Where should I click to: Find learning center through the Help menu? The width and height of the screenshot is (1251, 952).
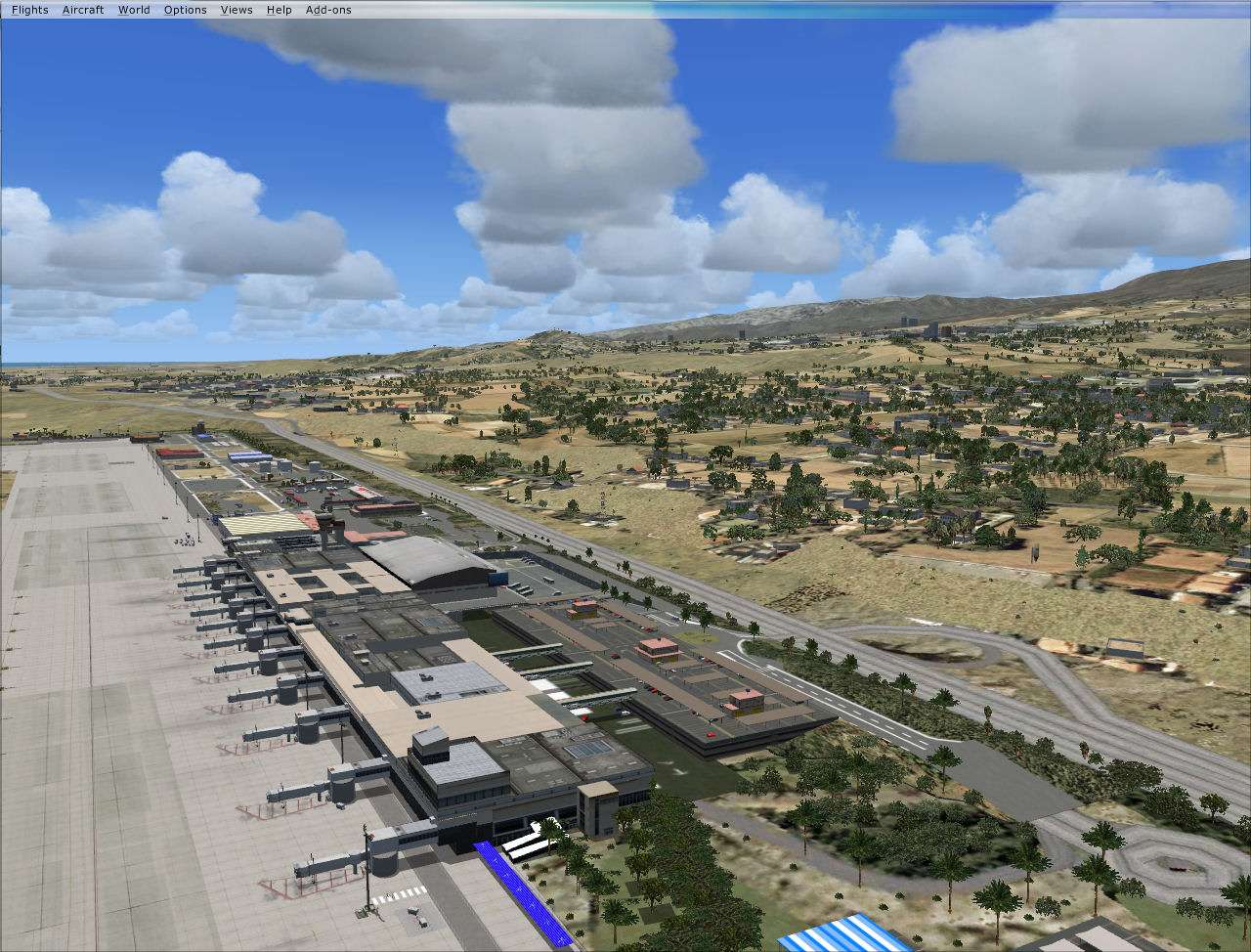(279, 9)
